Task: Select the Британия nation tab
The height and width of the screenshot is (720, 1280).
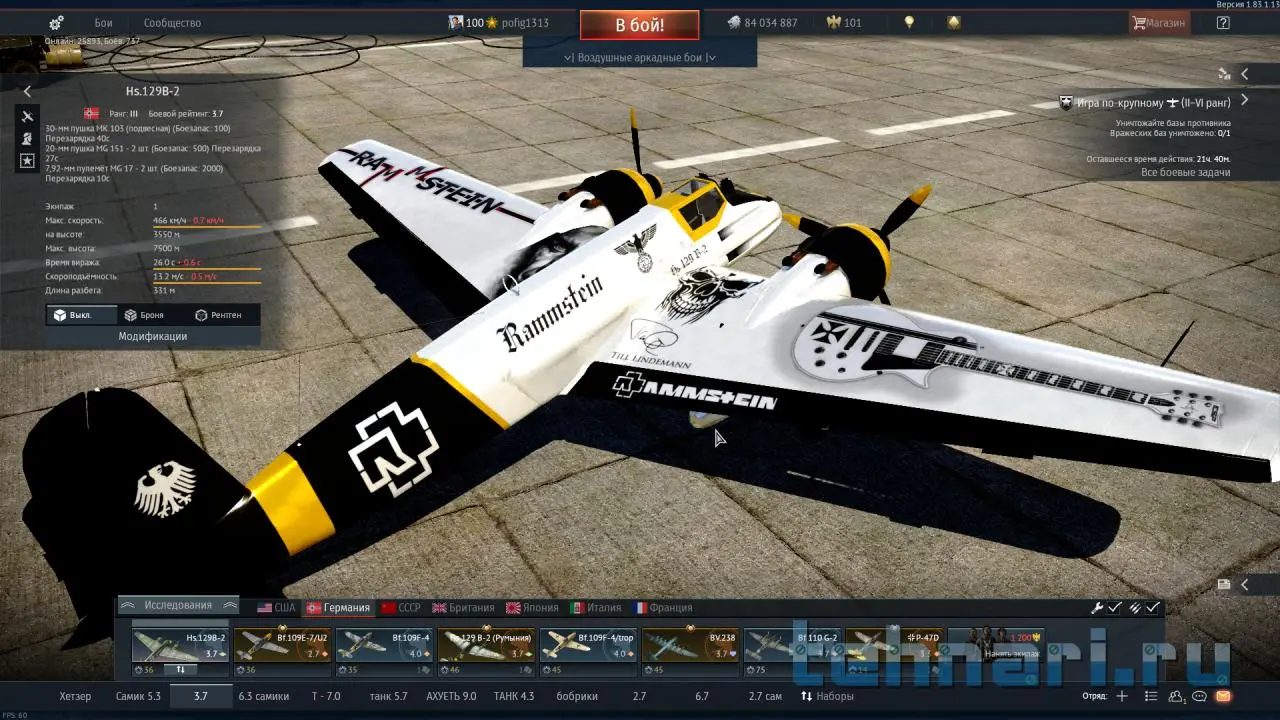Action: (463, 608)
